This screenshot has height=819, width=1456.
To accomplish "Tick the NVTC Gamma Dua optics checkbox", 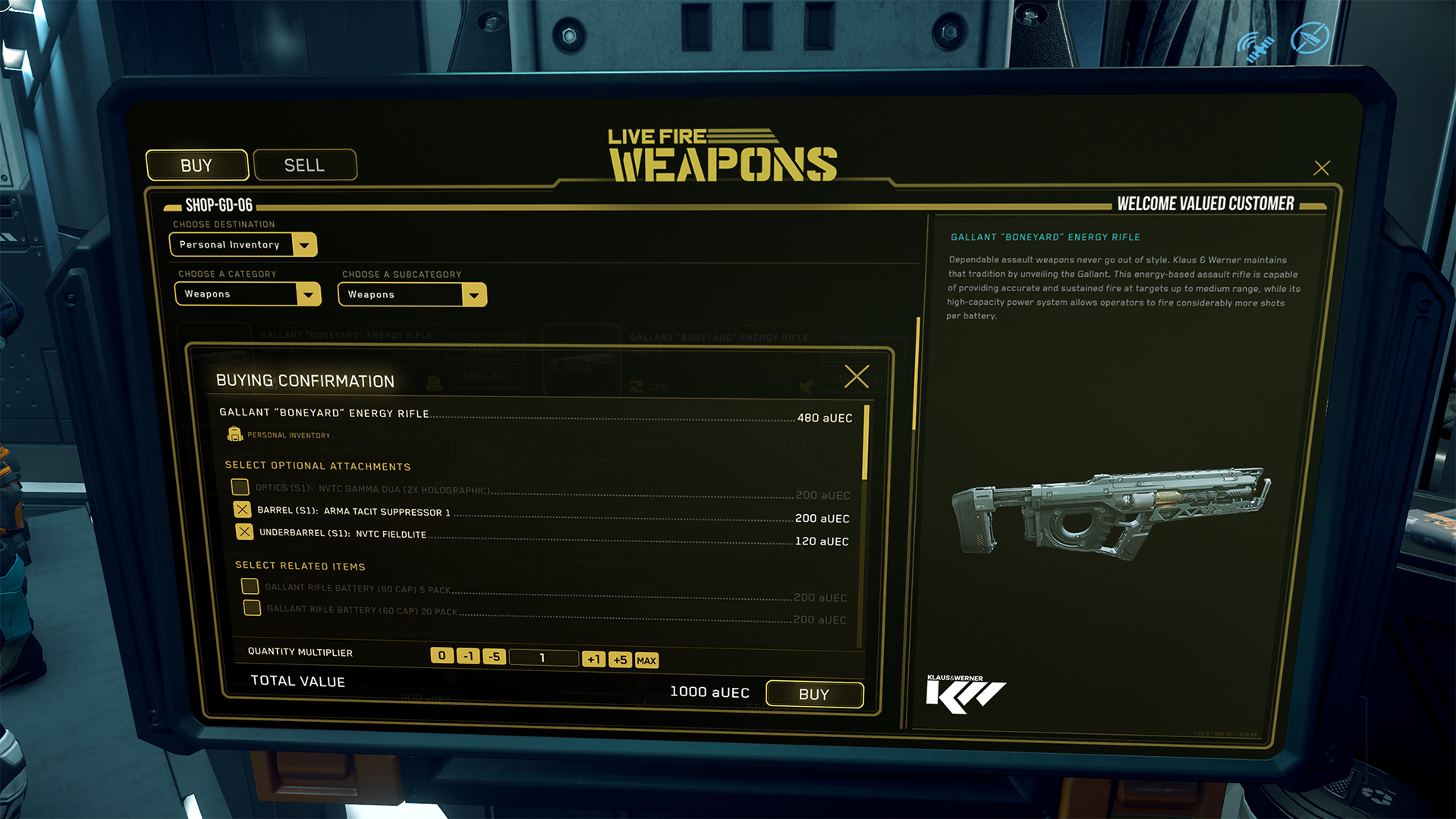I will [x=240, y=487].
